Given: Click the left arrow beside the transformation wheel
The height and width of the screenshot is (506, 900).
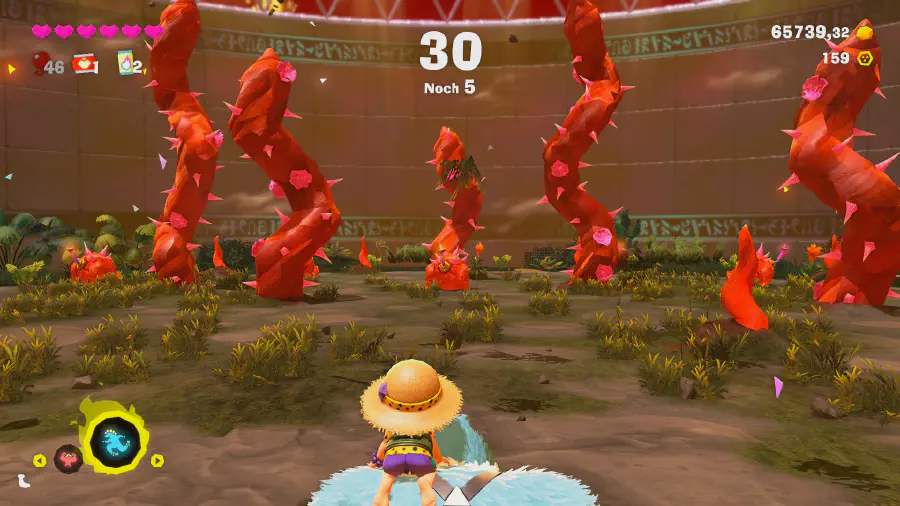Looking at the screenshot, I should pos(39,461).
